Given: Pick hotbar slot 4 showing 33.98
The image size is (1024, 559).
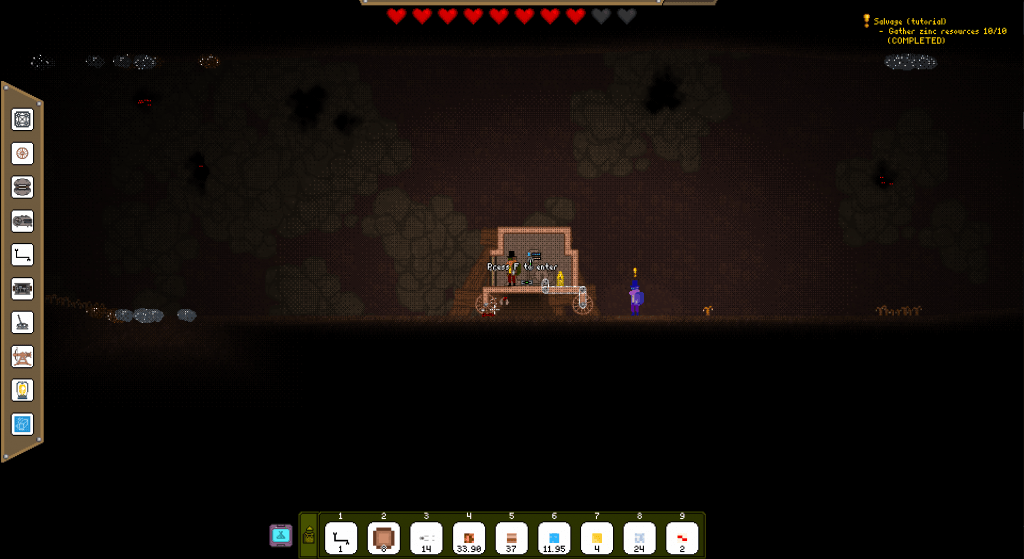Looking at the screenshot, I should click(469, 537).
